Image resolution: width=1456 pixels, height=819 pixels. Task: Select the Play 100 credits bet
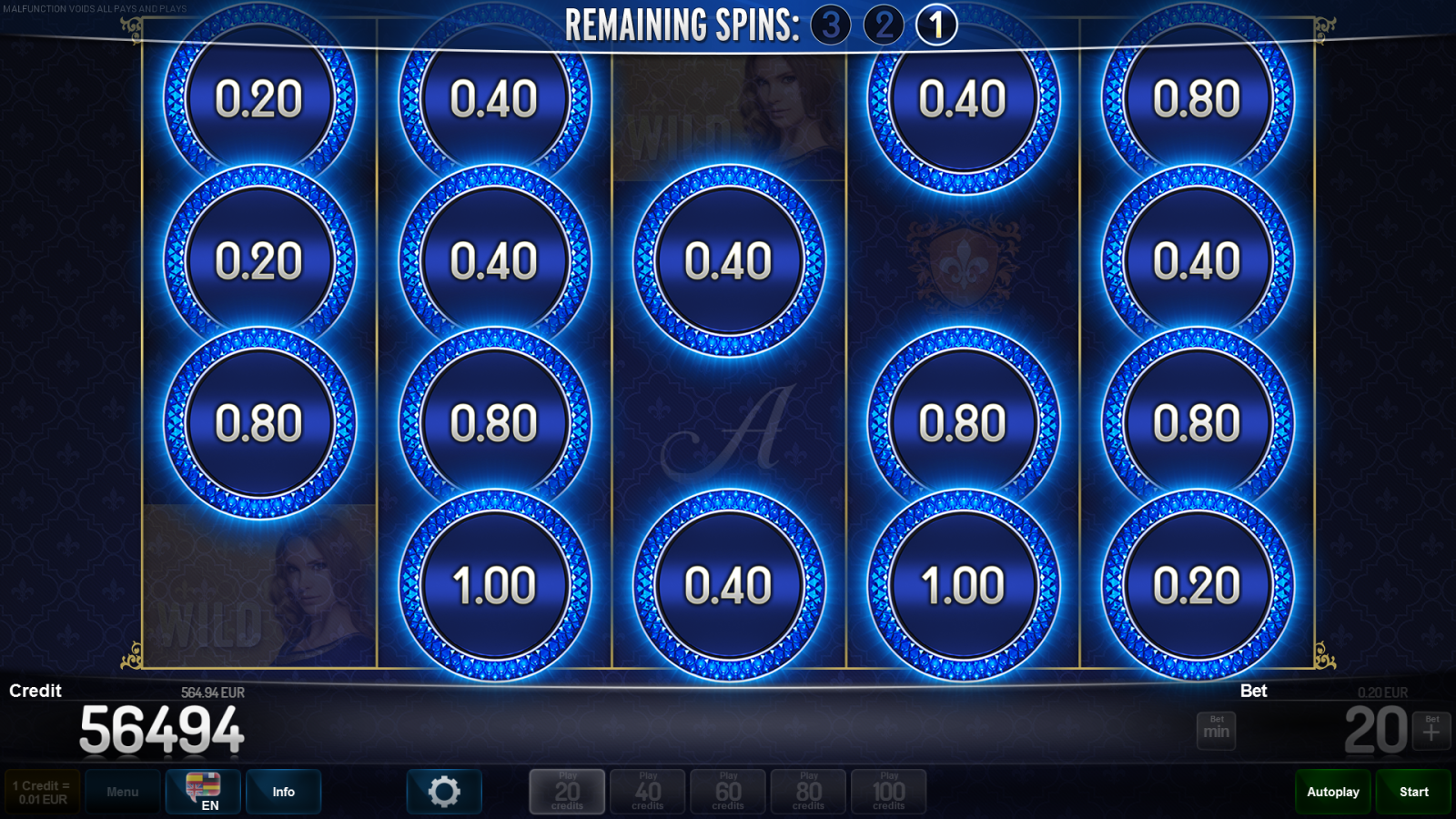[889, 792]
